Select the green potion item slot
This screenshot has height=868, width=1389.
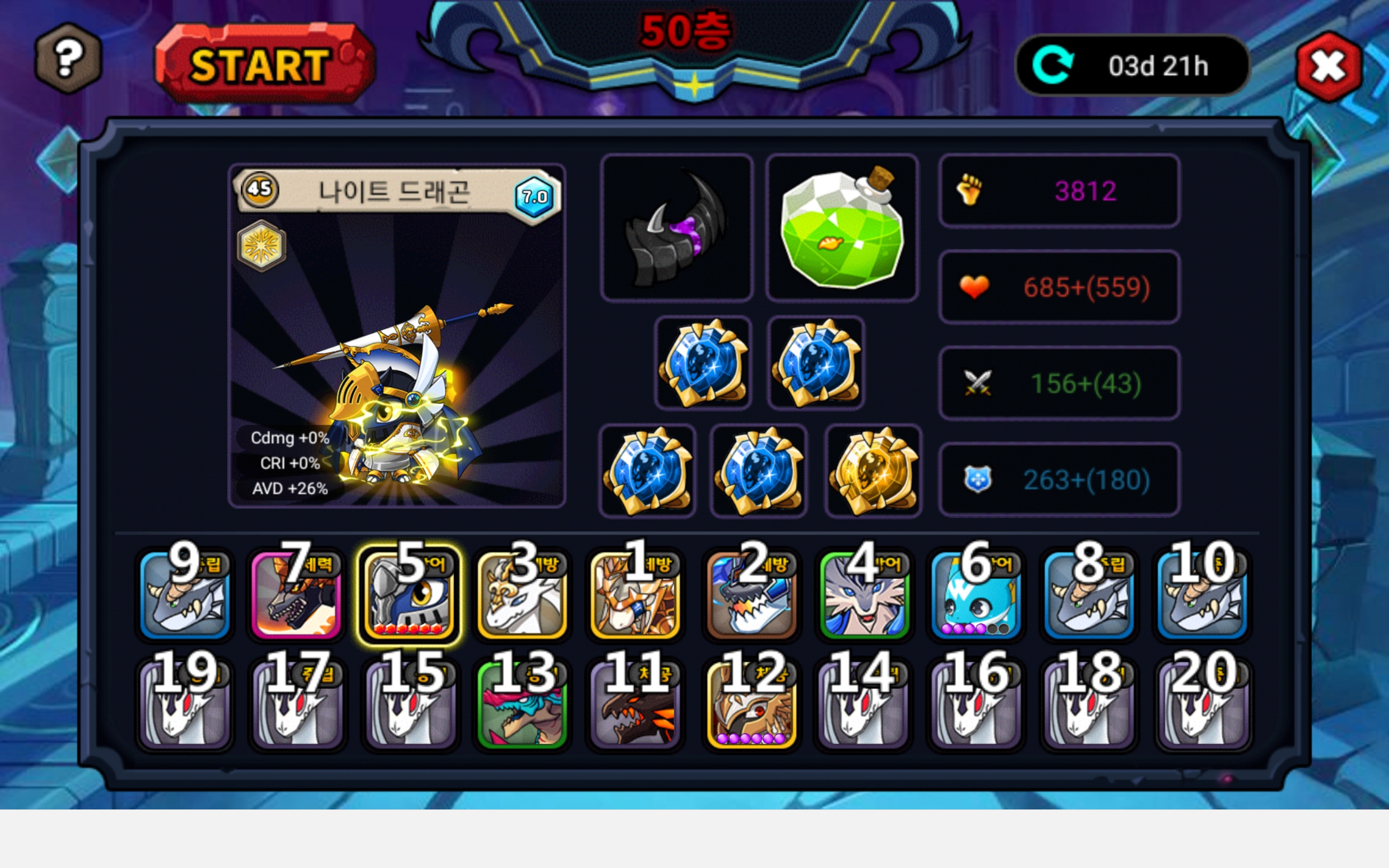click(x=842, y=227)
